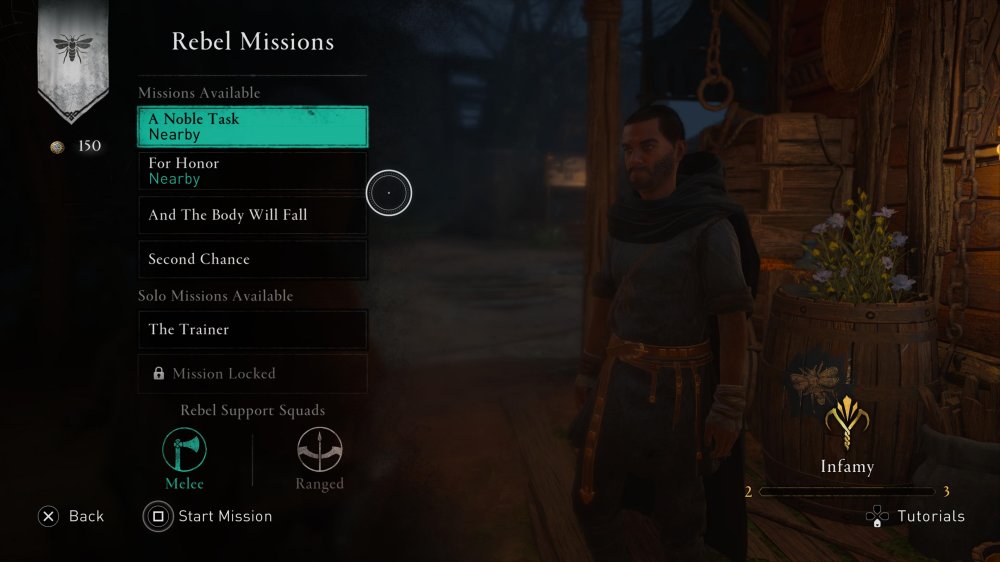Select the A Noble Task mission

click(252, 127)
